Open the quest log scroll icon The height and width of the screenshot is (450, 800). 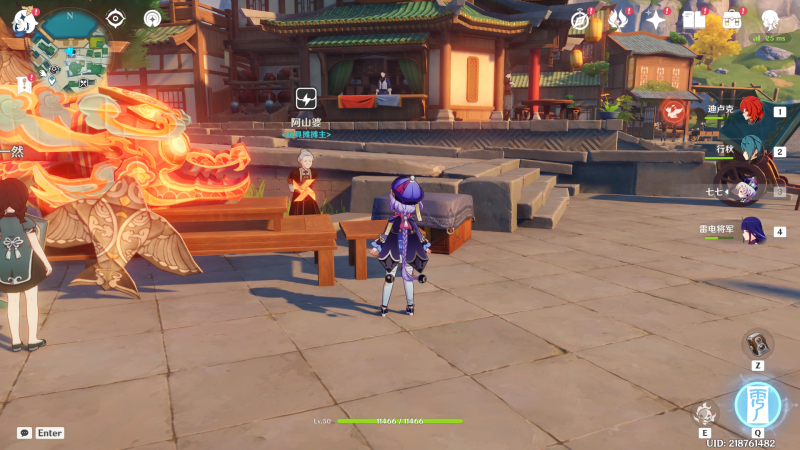[x=24, y=86]
